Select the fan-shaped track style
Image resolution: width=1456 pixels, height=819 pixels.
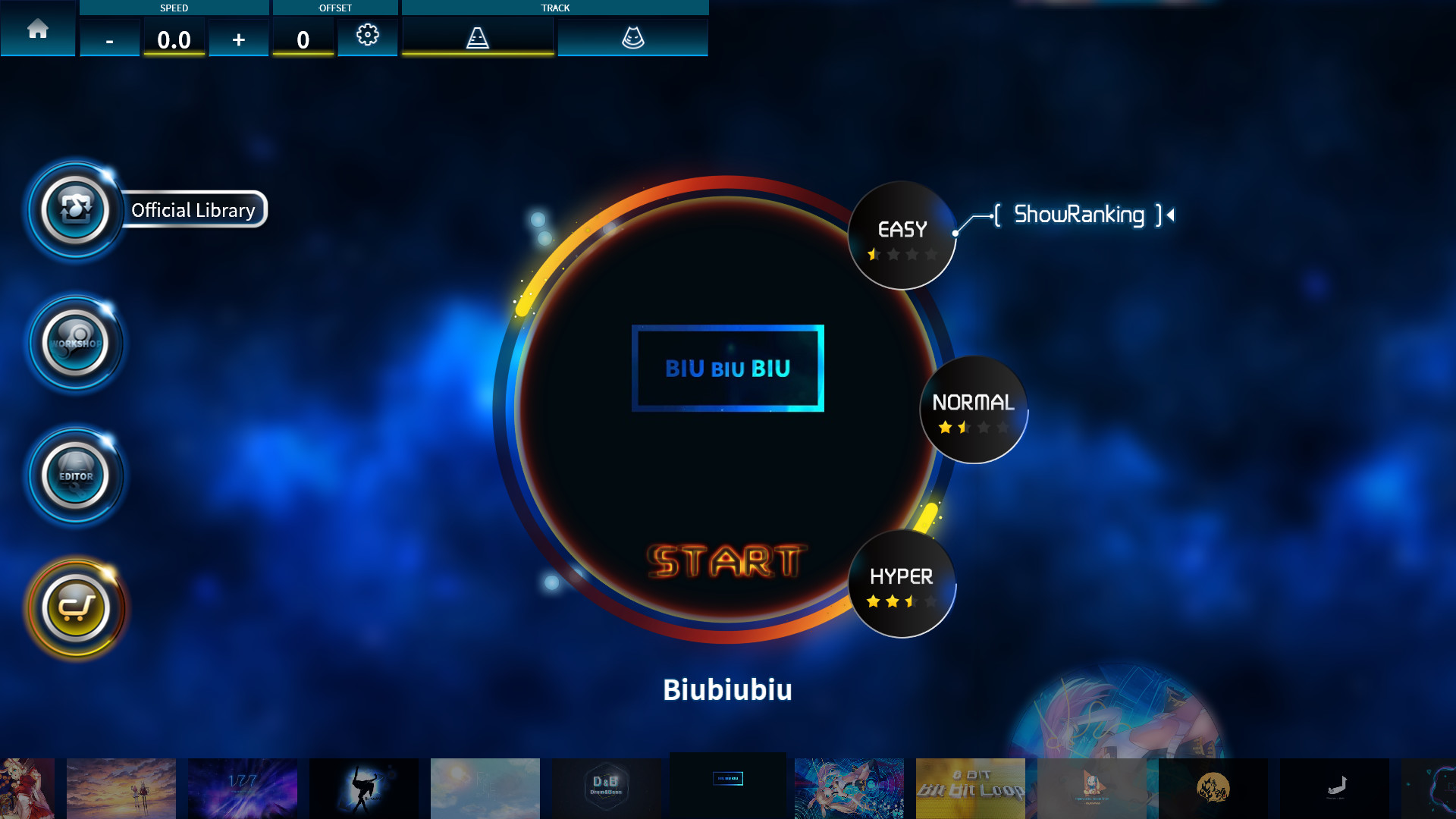point(633,35)
